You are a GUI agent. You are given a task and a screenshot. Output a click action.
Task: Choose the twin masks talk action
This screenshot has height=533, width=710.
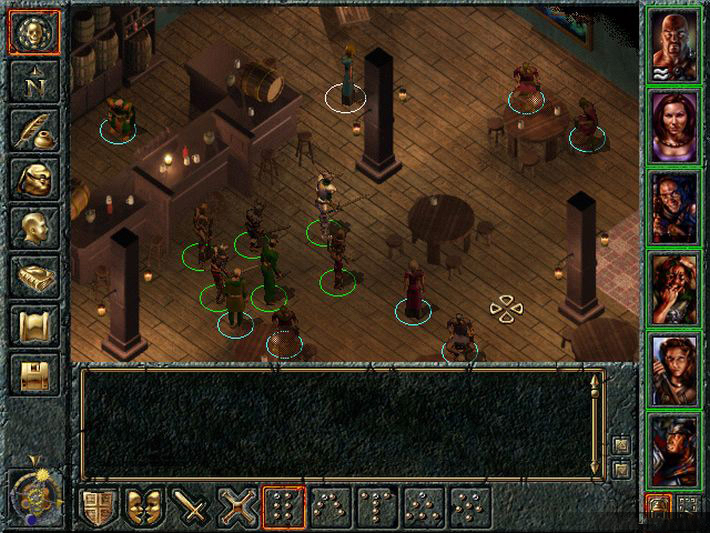pos(144,507)
